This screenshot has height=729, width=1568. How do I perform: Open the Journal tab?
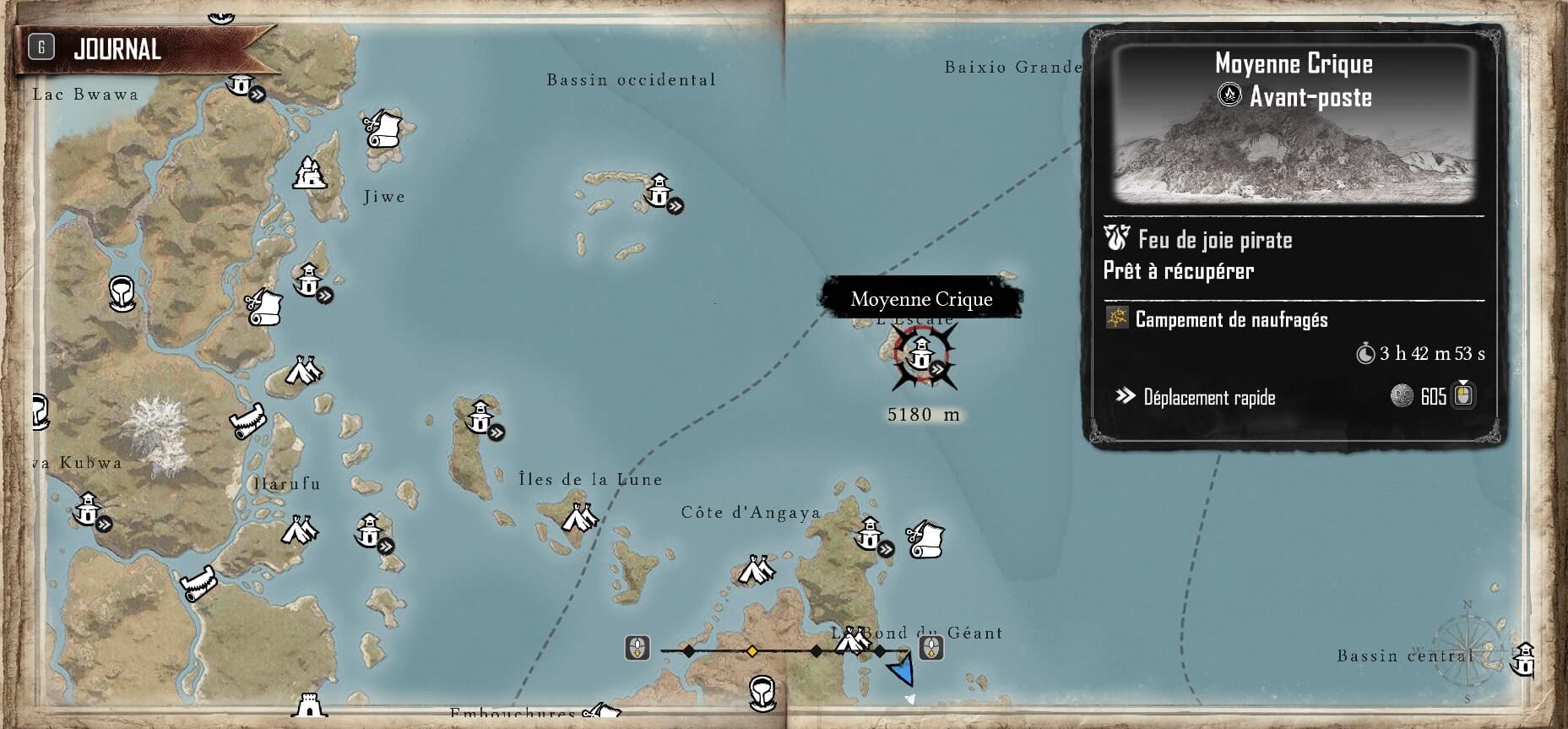click(117, 49)
